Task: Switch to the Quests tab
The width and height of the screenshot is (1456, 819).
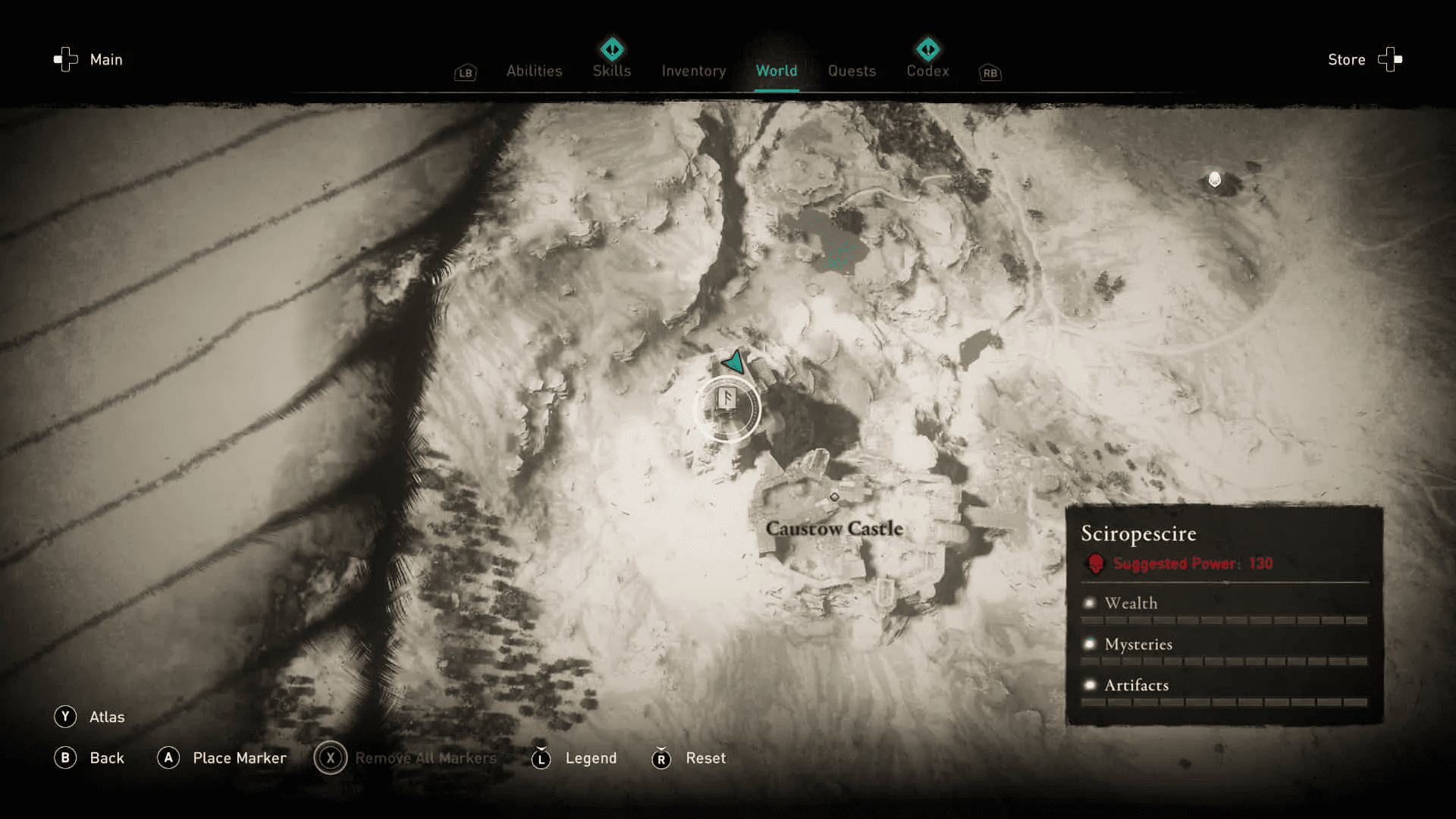Action: [x=852, y=71]
